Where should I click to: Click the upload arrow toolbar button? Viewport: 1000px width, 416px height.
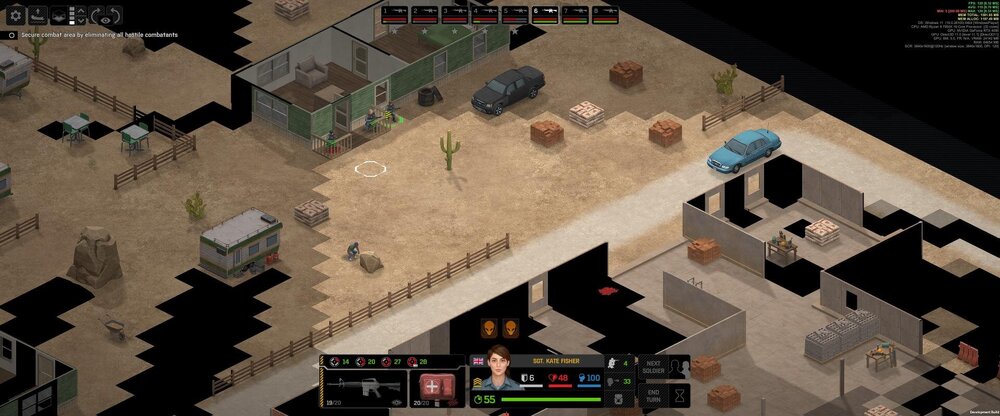(x=37, y=15)
